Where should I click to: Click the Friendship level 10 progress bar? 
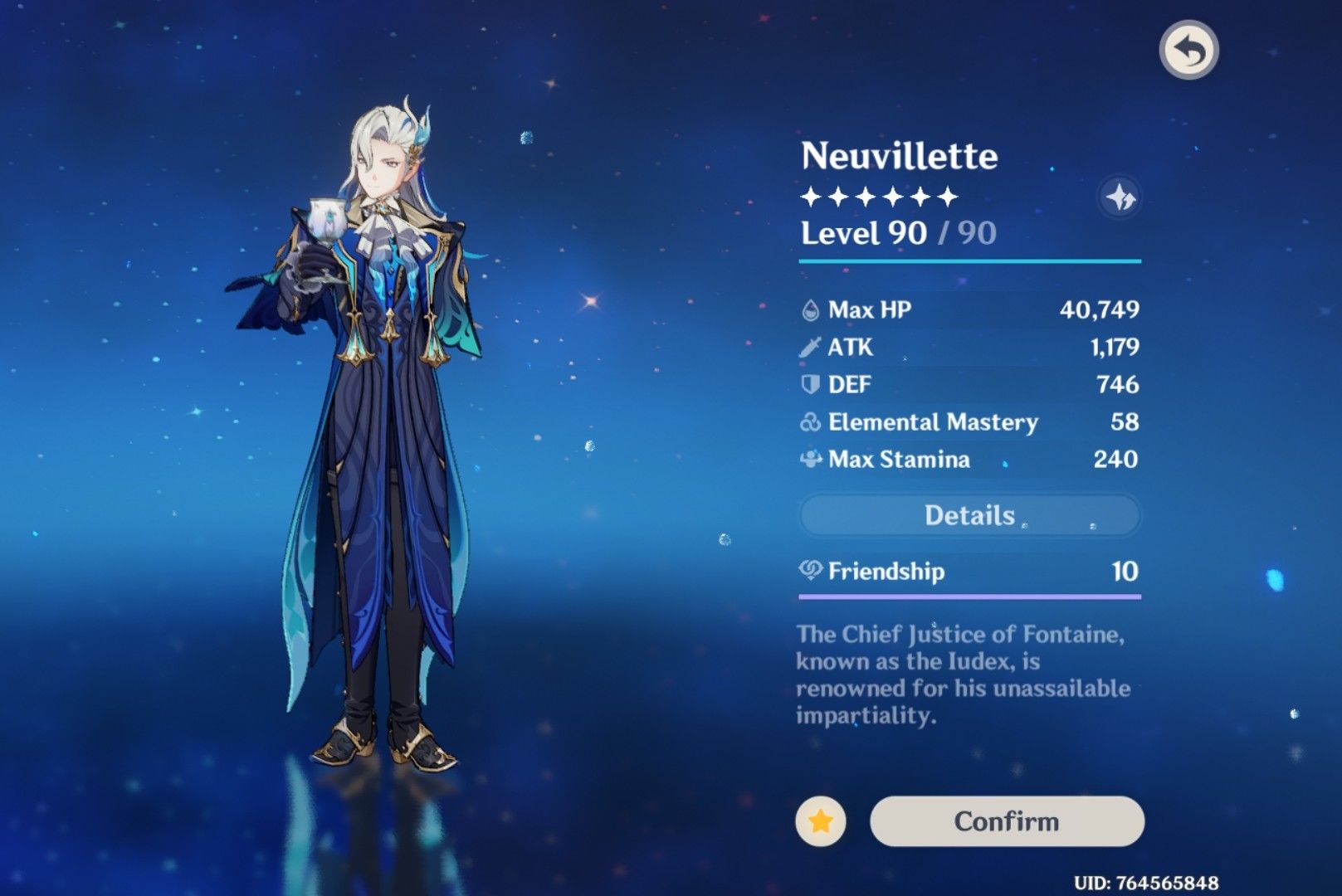(x=969, y=595)
